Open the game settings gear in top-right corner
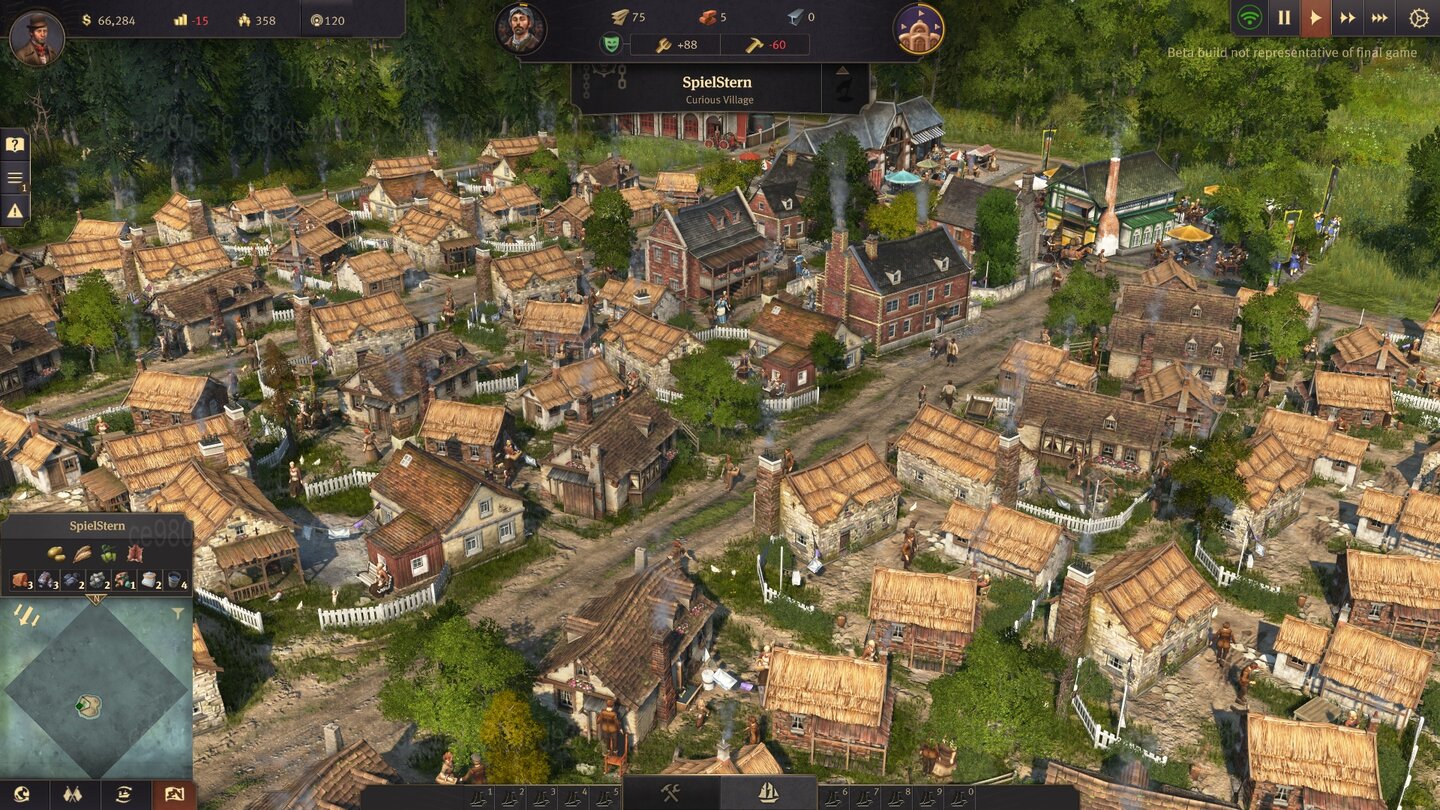Image resolution: width=1440 pixels, height=810 pixels. coord(1420,17)
